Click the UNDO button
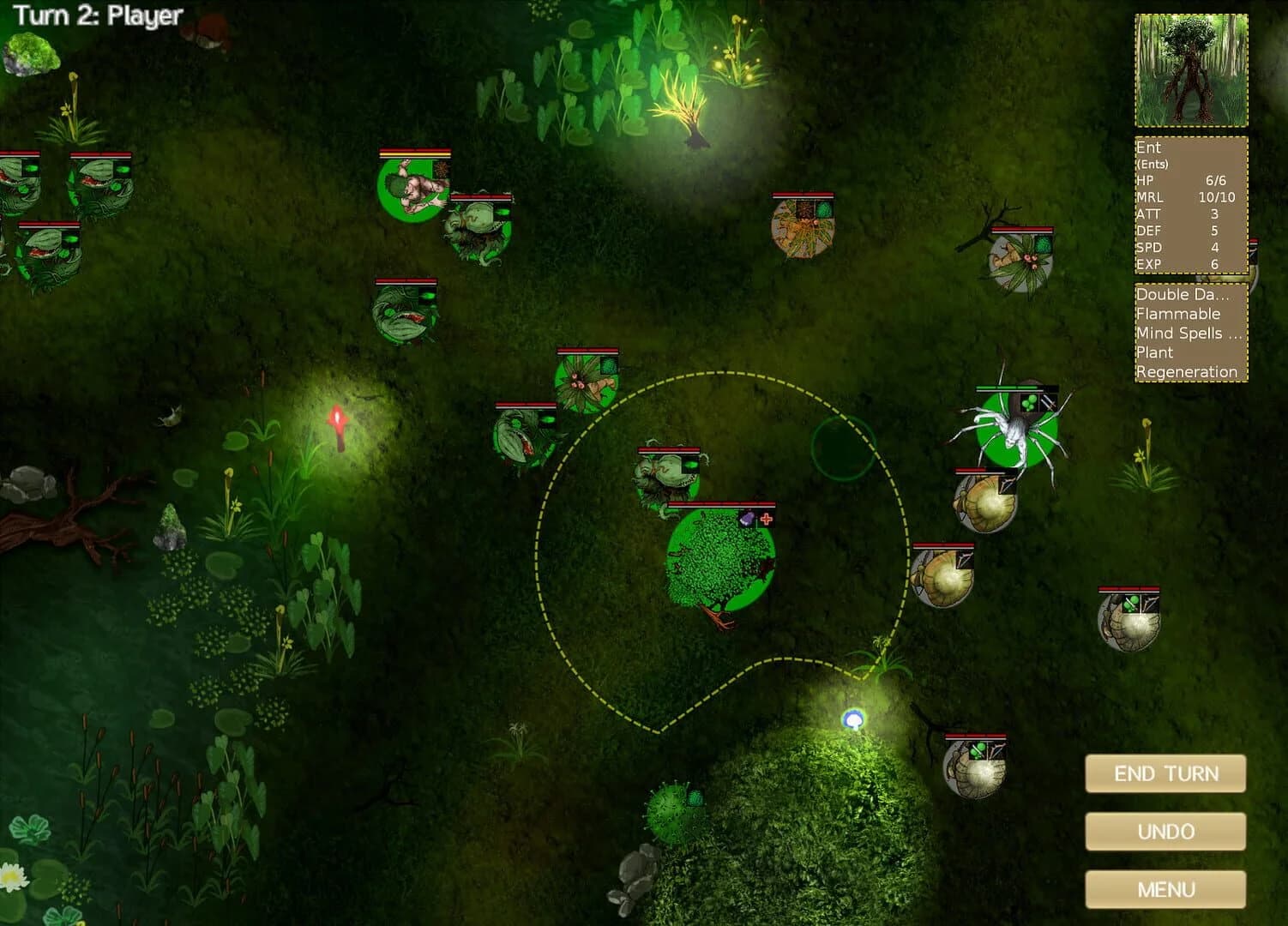1288x926 pixels. [1165, 831]
